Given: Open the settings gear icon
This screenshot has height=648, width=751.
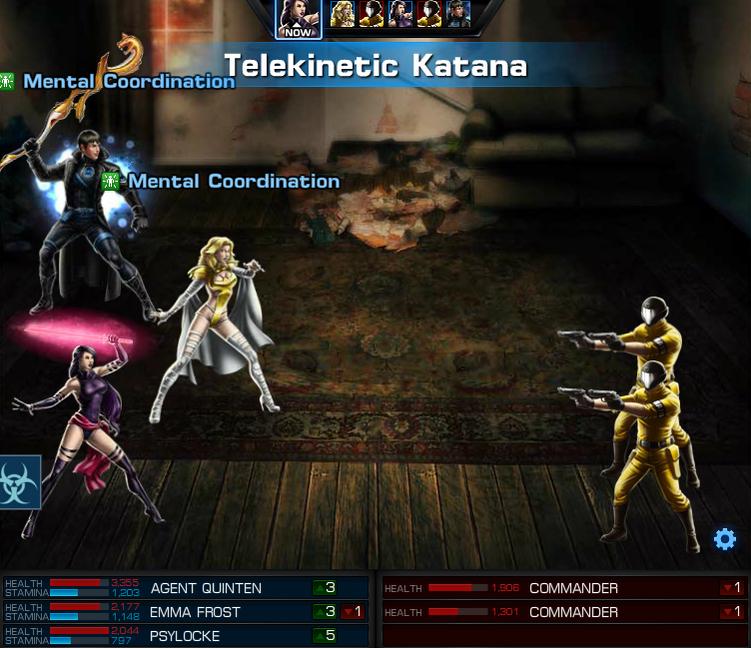Looking at the screenshot, I should click(724, 540).
